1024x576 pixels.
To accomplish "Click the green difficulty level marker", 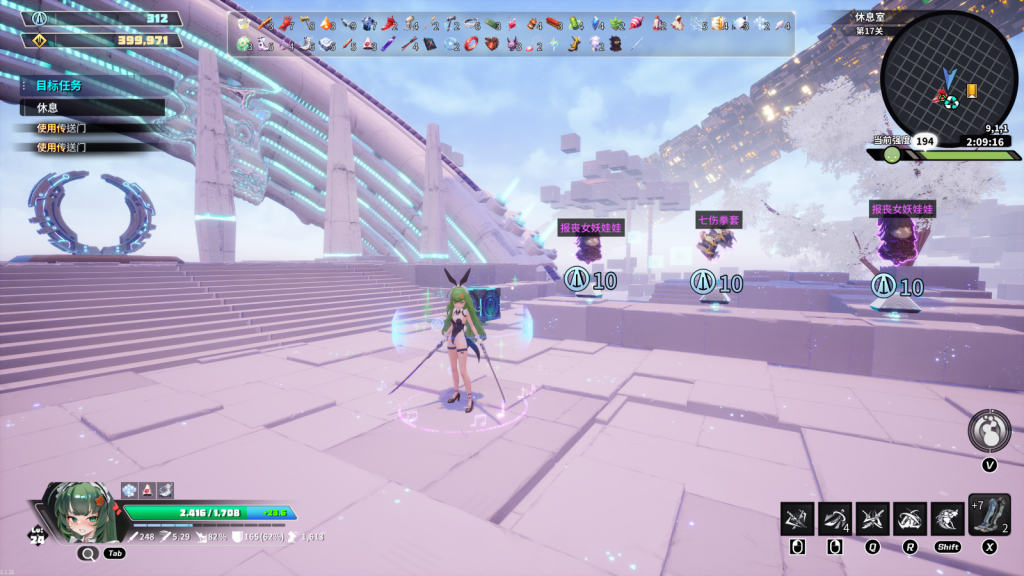I will (891, 155).
